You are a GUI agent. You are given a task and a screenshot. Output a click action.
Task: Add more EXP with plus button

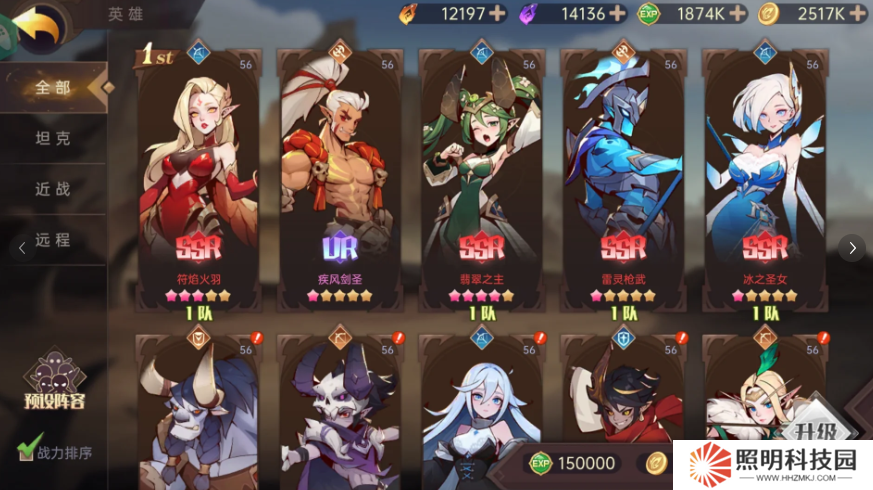pyautogui.click(x=738, y=14)
